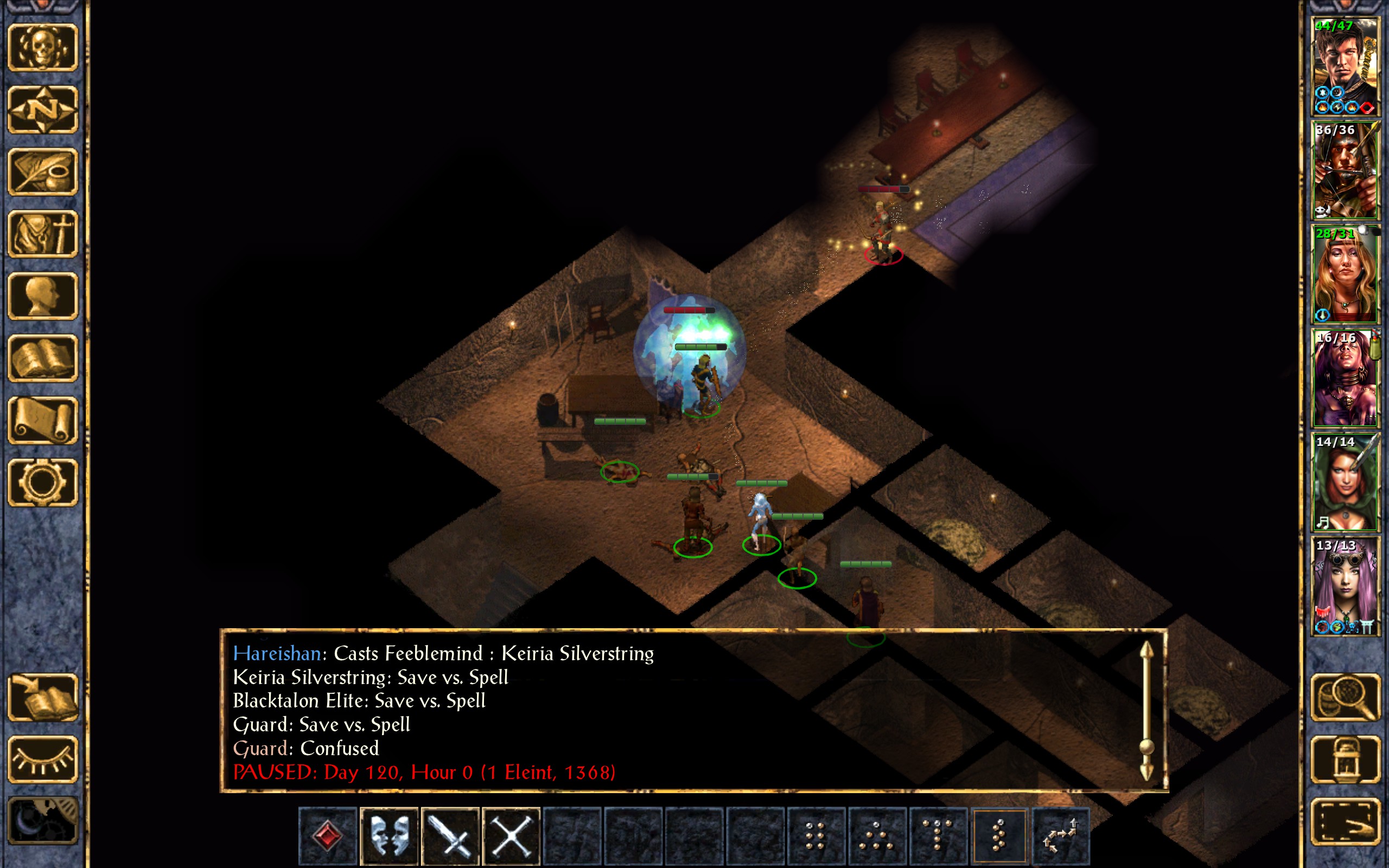
Task: Open the priest scroll button
Action: [x=42, y=420]
